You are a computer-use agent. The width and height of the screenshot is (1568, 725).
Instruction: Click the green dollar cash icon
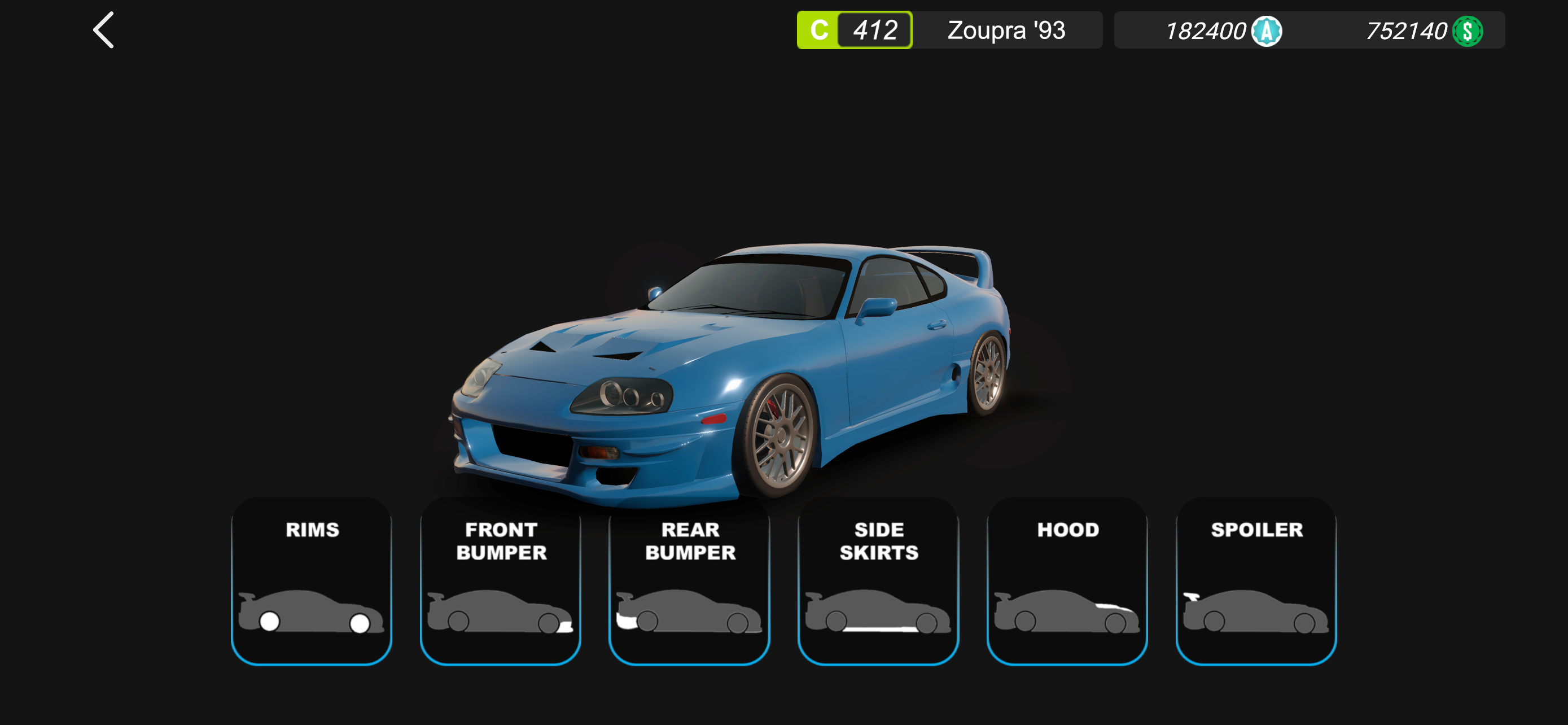pyautogui.click(x=1467, y=31)
